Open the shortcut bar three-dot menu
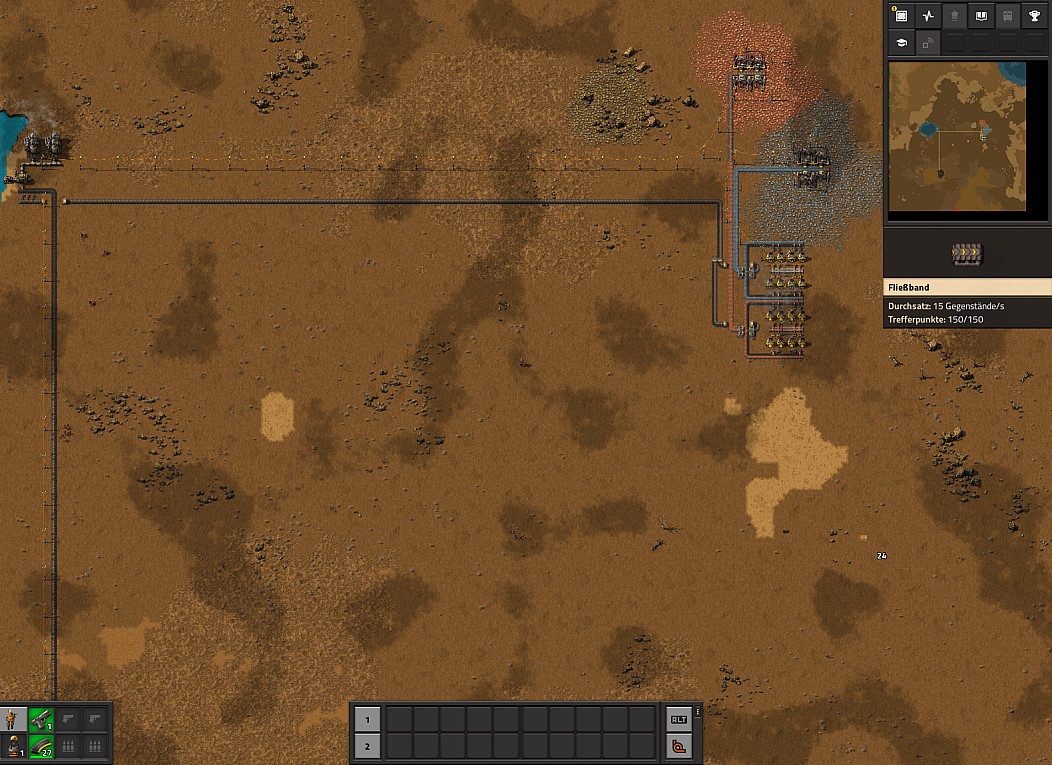Screen dimensions: 1052x765 [698, 712]
